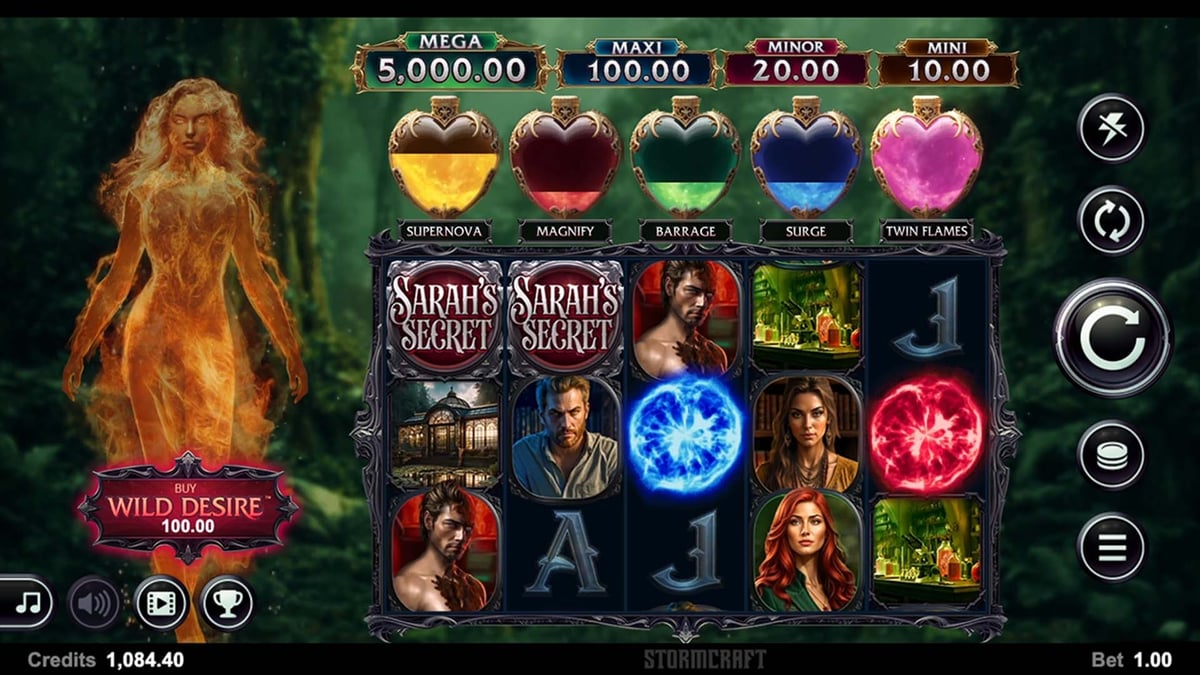Select the green Barrage heart potion
This screenshot has width=1200, height=675.
(x=686, y=159)
